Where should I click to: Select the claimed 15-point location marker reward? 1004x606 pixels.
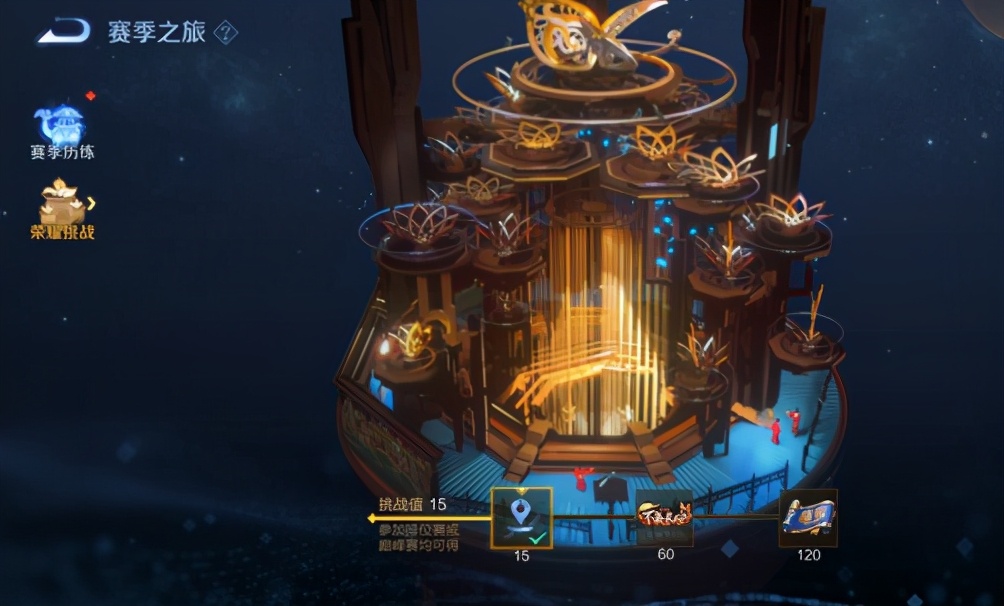click(x=521, y=517)
